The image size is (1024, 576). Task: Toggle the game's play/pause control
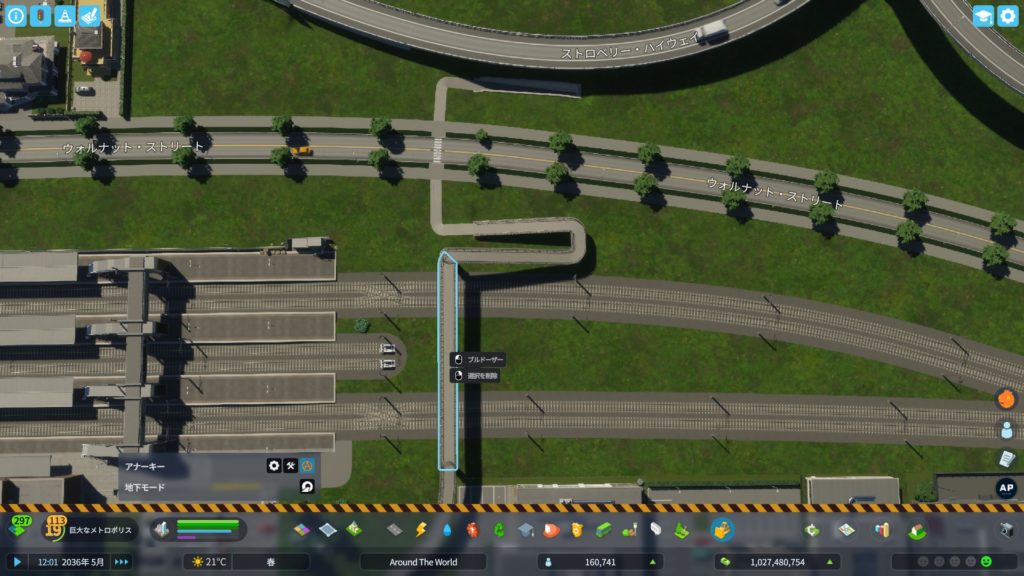[x=17, y=562]
